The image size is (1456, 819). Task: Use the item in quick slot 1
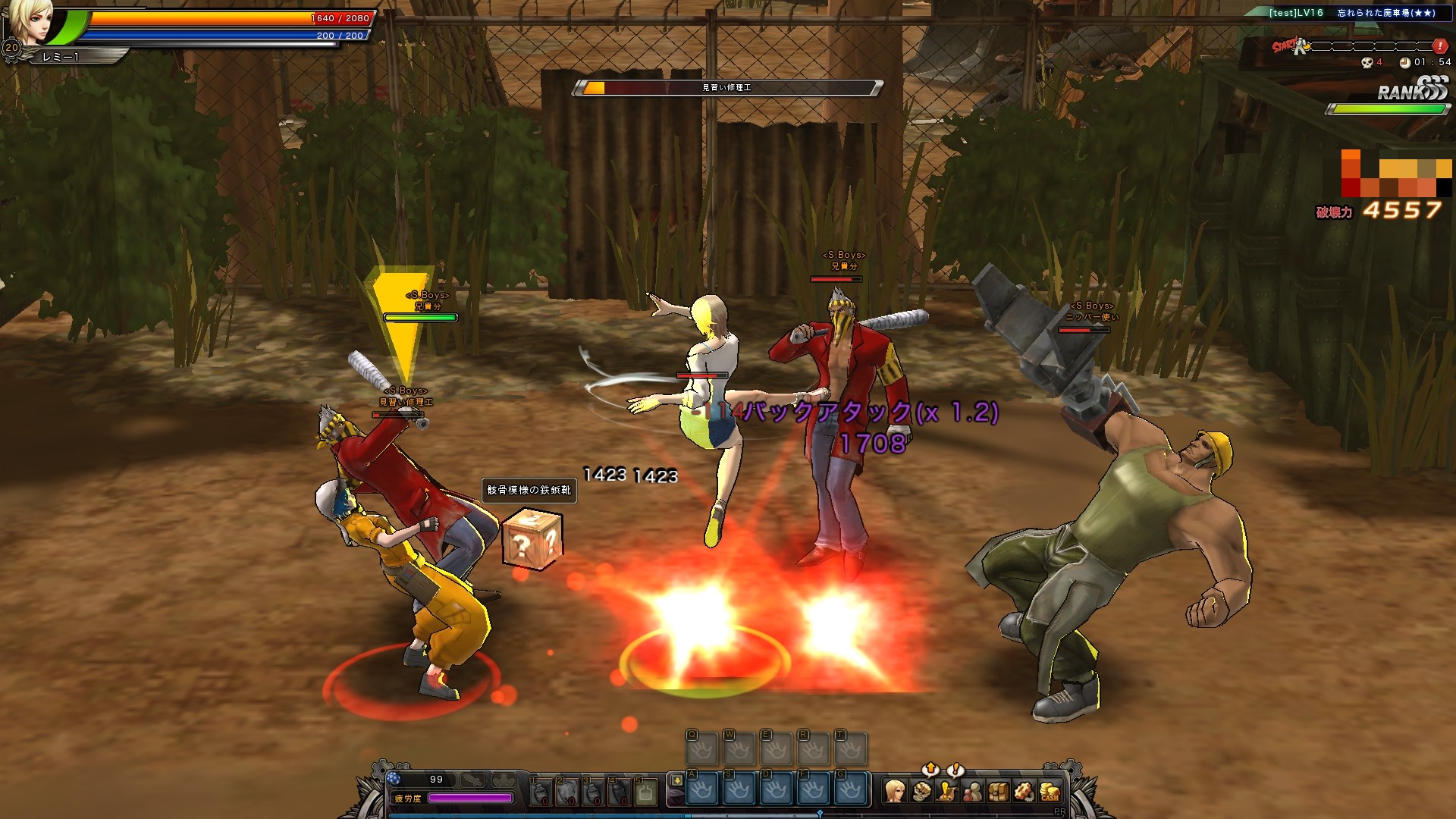pos(540,792)
